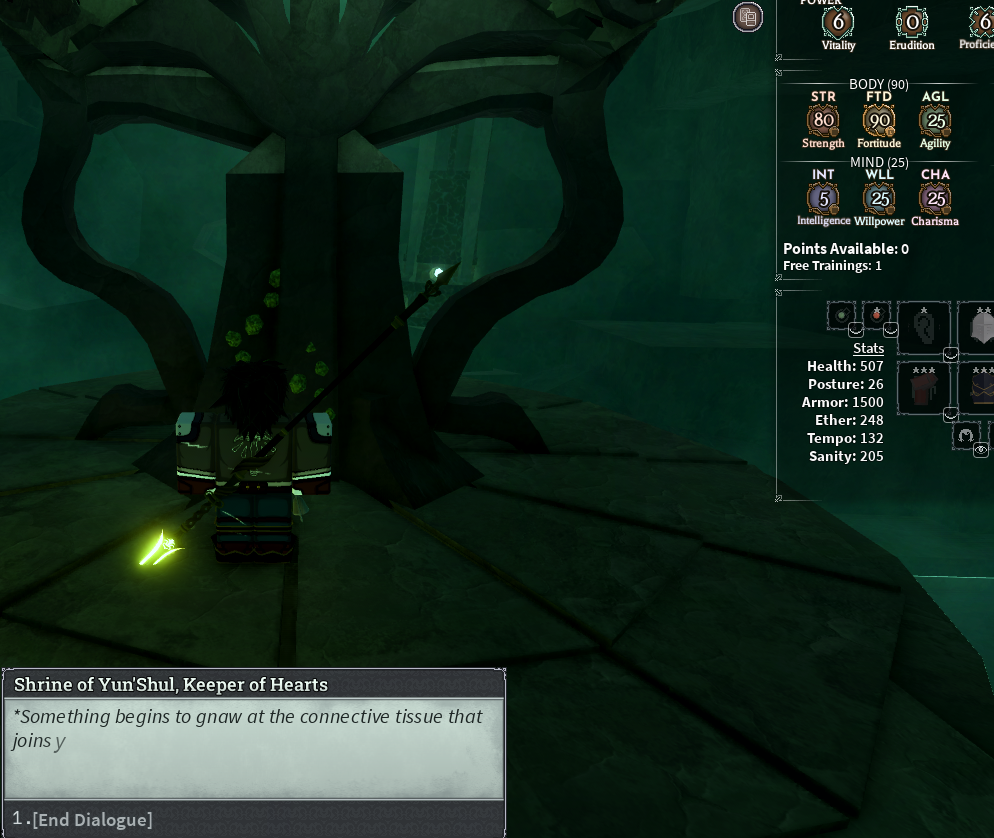Viewport: 994px width, 838px height.
Task: Select the Intelligence attribute icon
Action: (823, 198)
